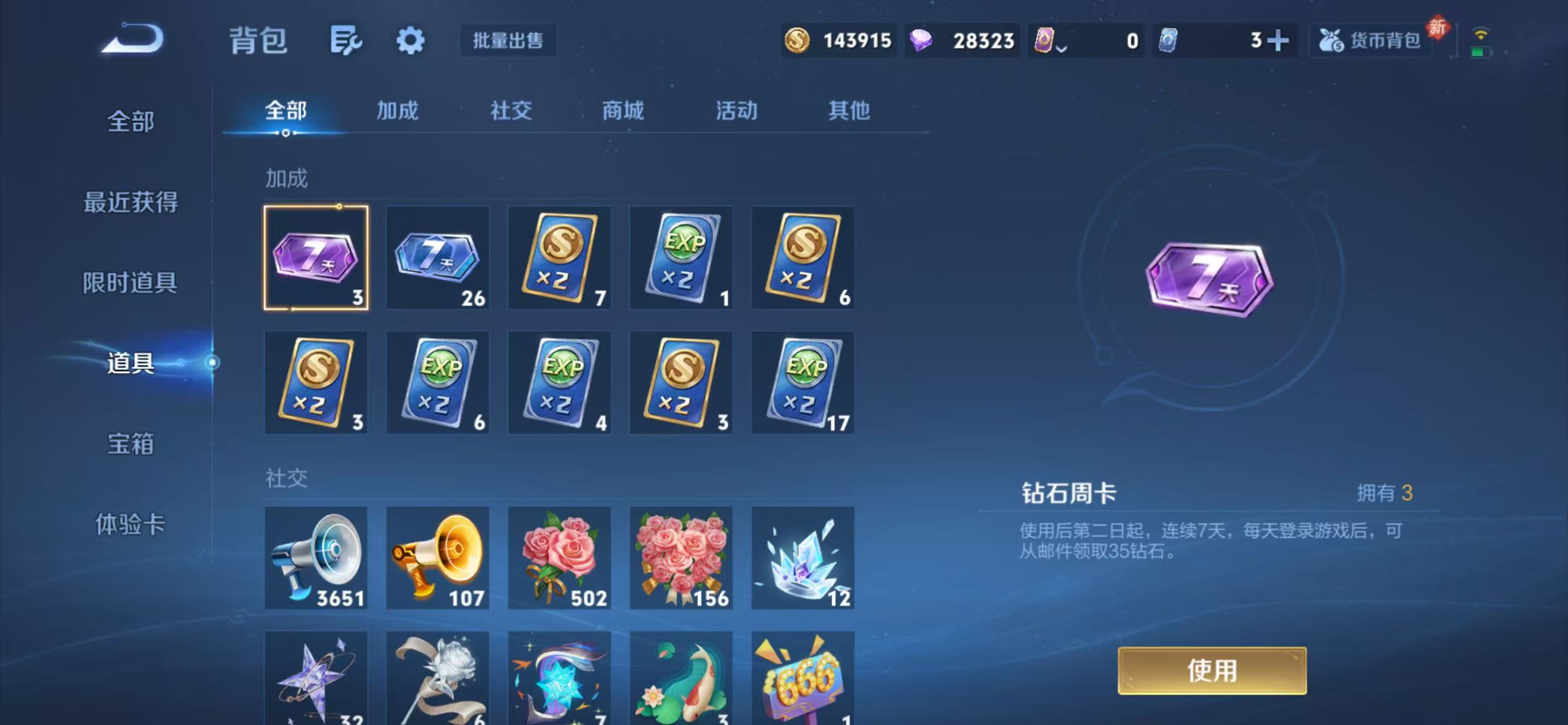This screenshot has height=725, width=1568.
Task: Select the silver loudspeaker item
Action: click(316, 556)
